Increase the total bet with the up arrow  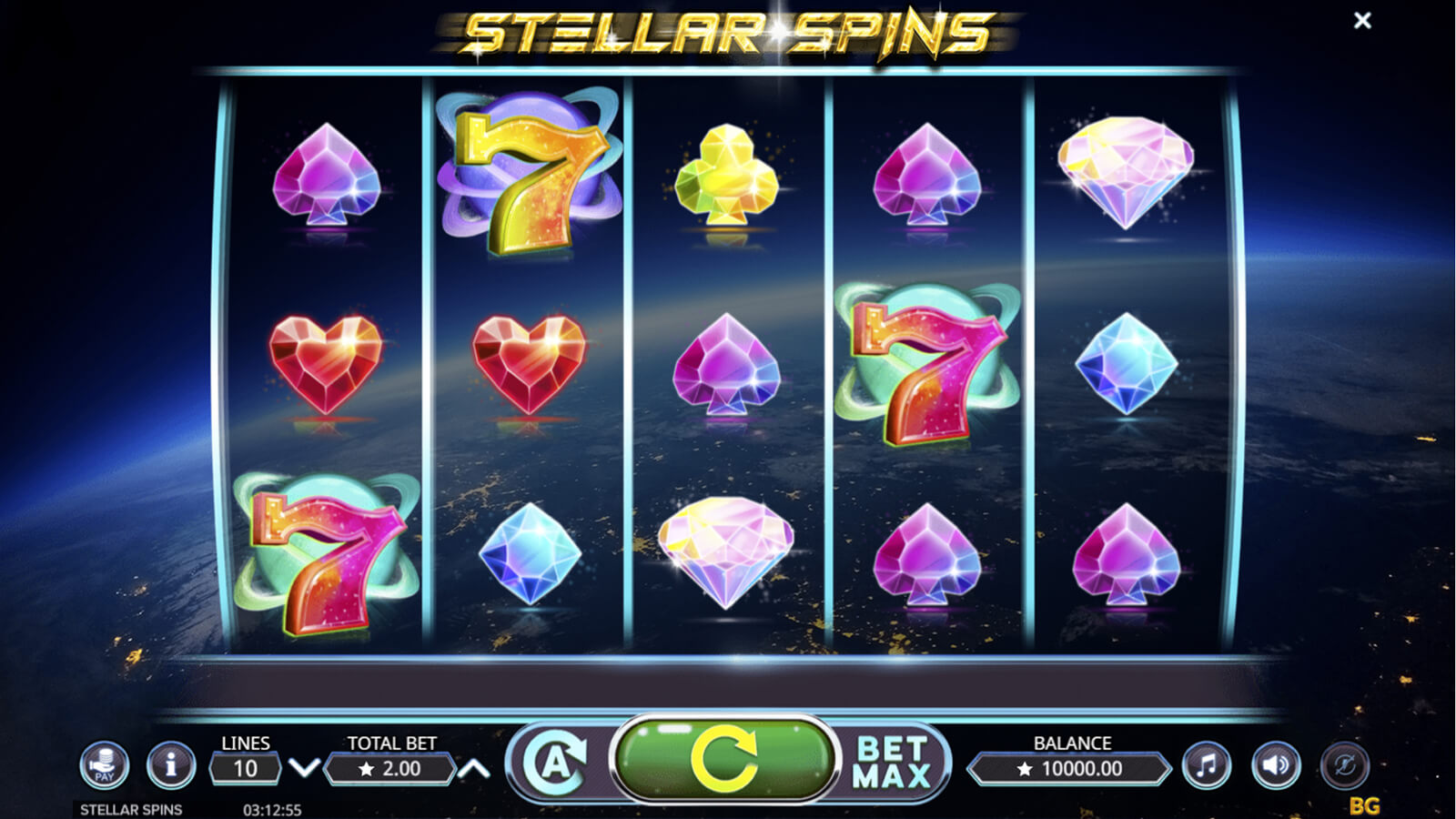(x=473, y=769)
